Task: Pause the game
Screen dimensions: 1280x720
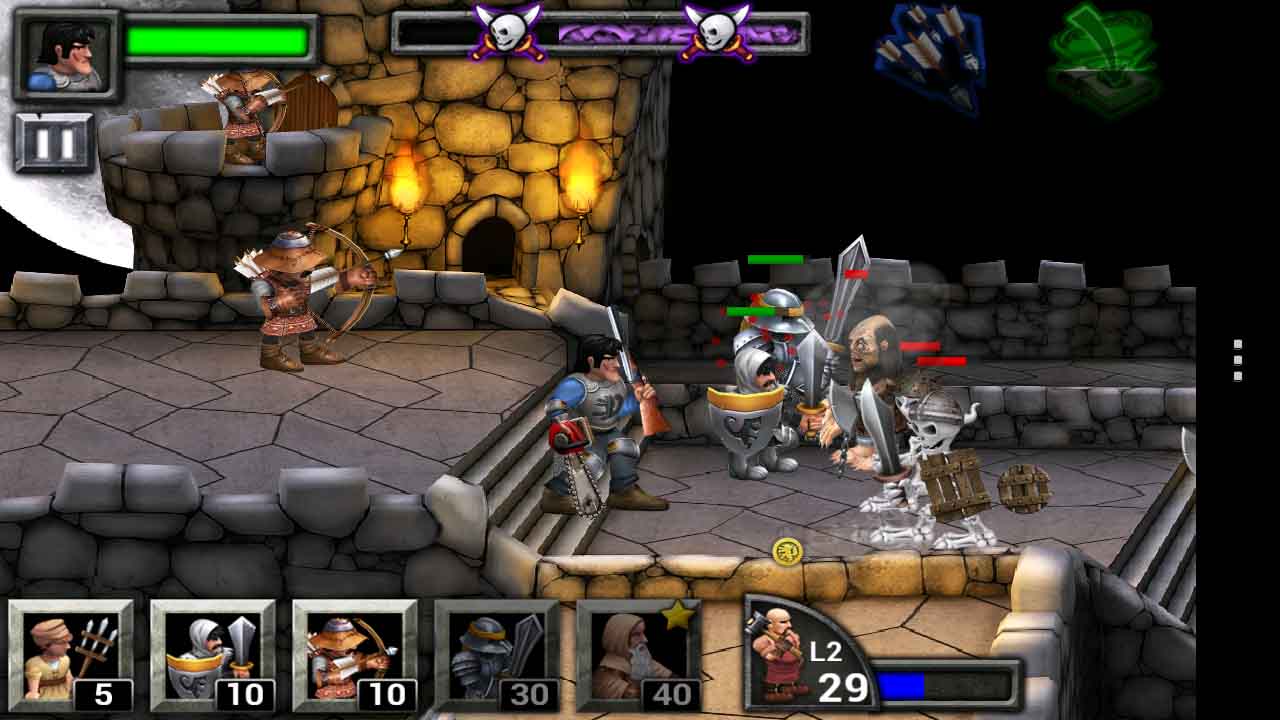Action: [54, 143]
